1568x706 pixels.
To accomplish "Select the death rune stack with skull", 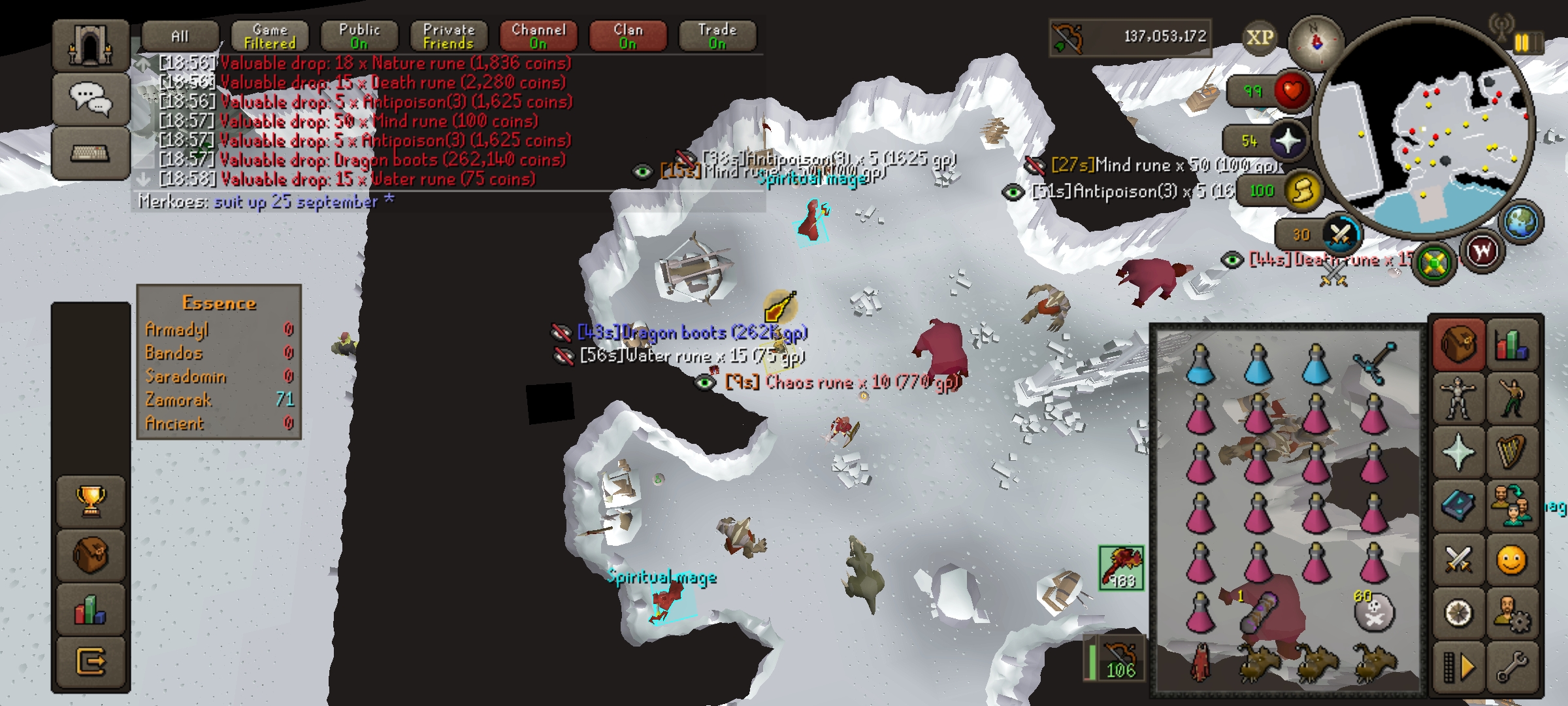I will point(1373,613).
